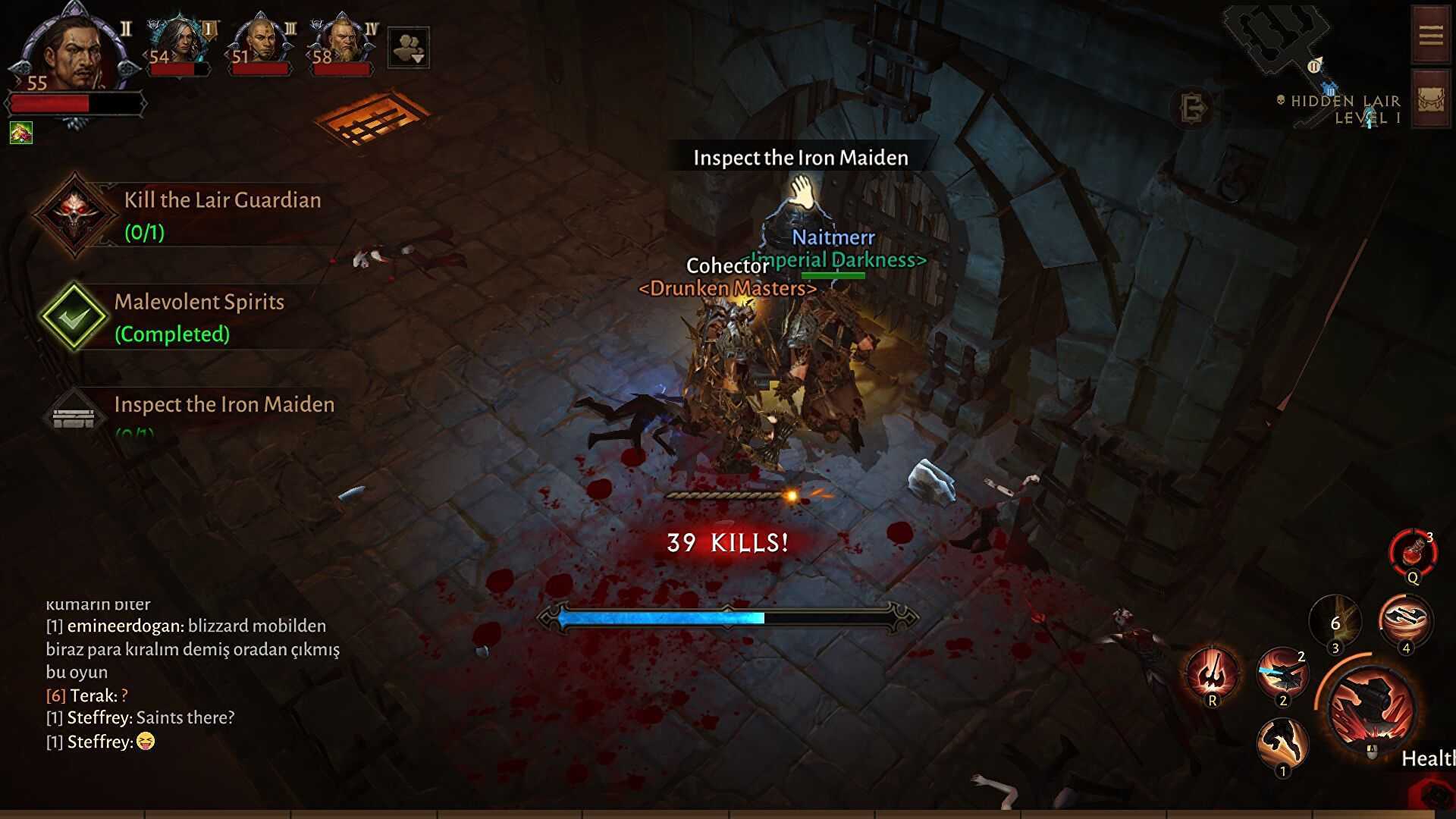The height and width of the screenshot is (819, 1456).
Task: Activate the whirlwind axes skill
Action: [1405, 620]
